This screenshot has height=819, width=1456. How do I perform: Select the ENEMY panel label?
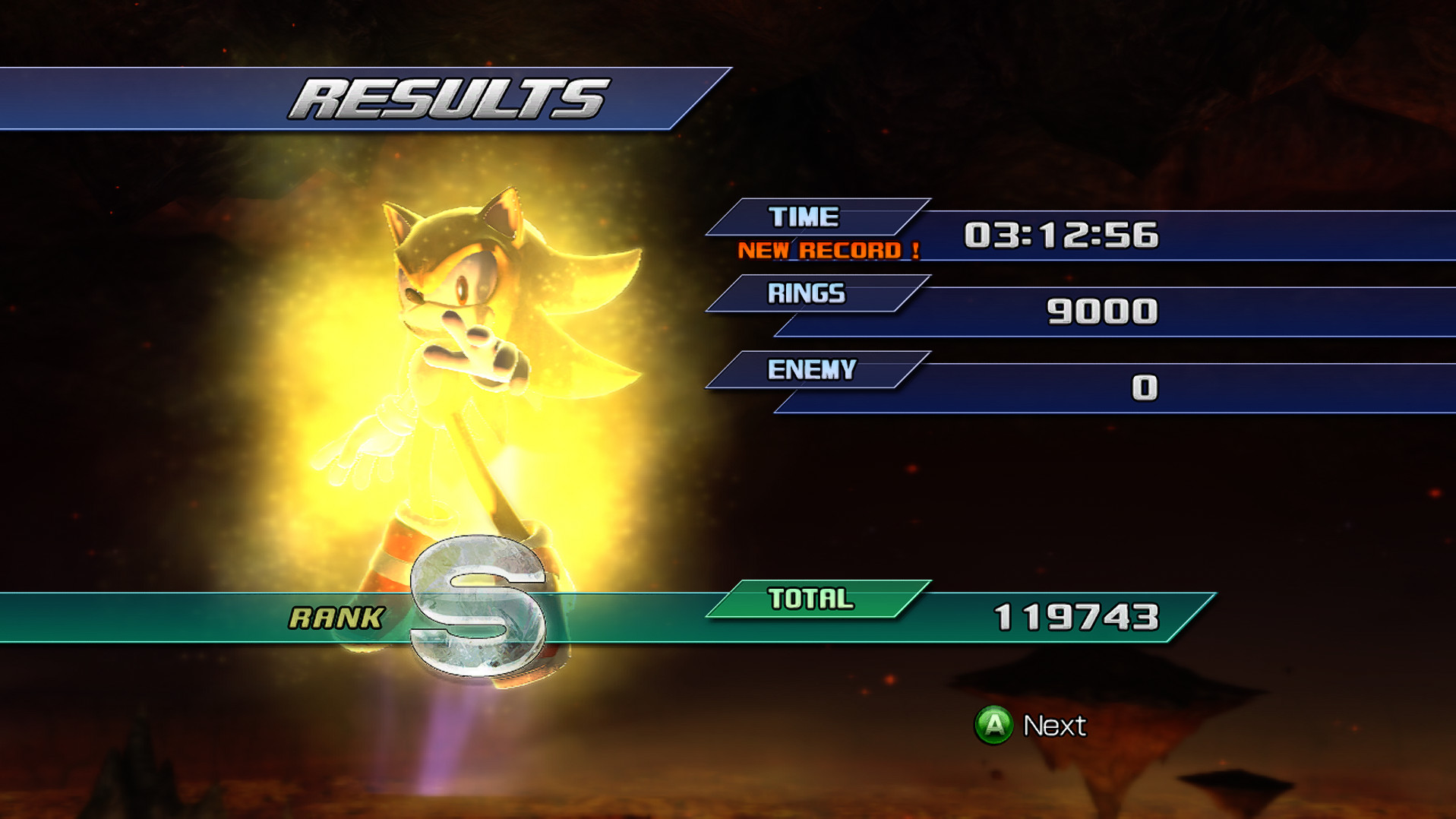pyautogui.click(x=810, y=369)
